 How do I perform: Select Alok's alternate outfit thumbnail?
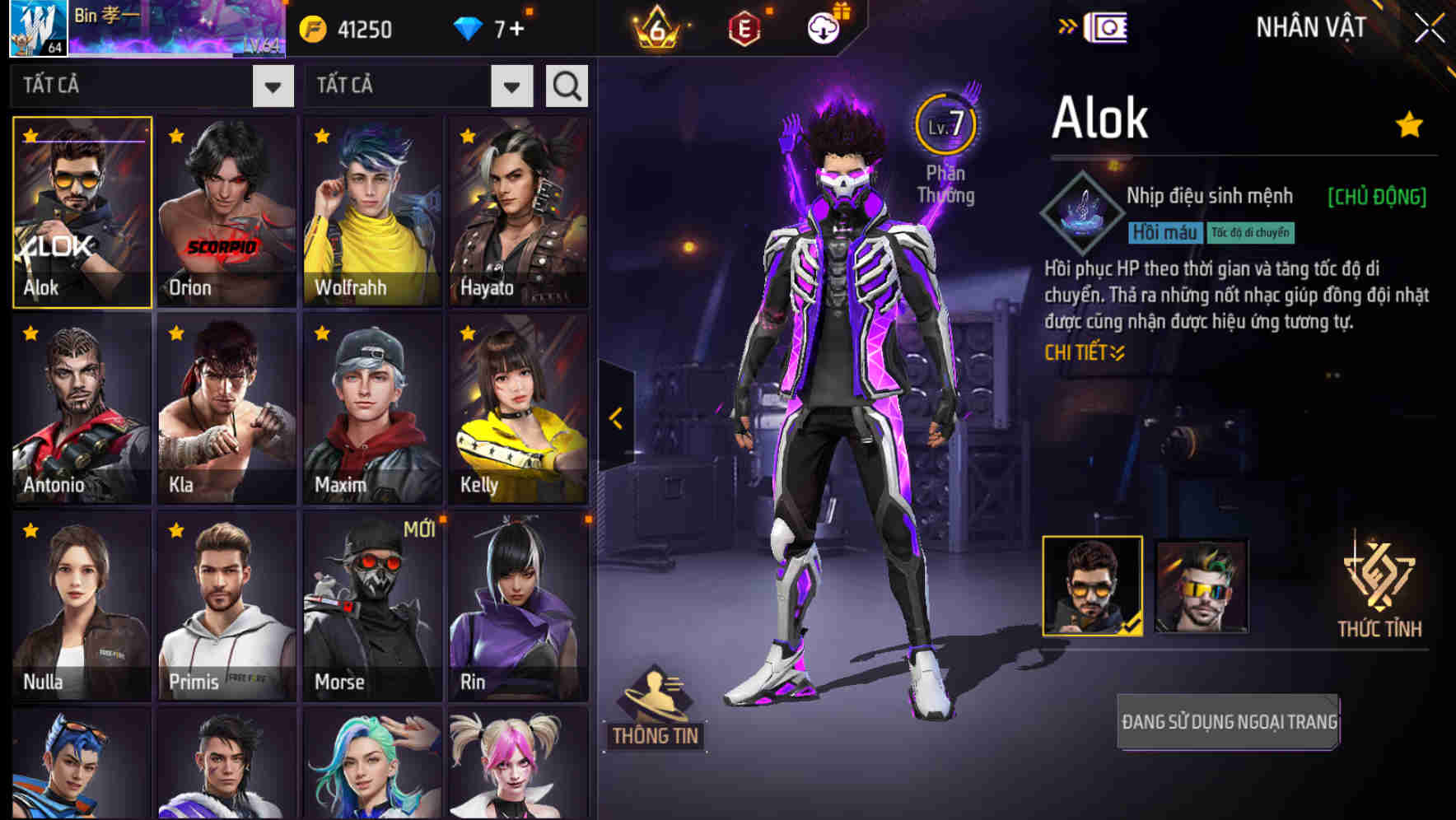1202,585
